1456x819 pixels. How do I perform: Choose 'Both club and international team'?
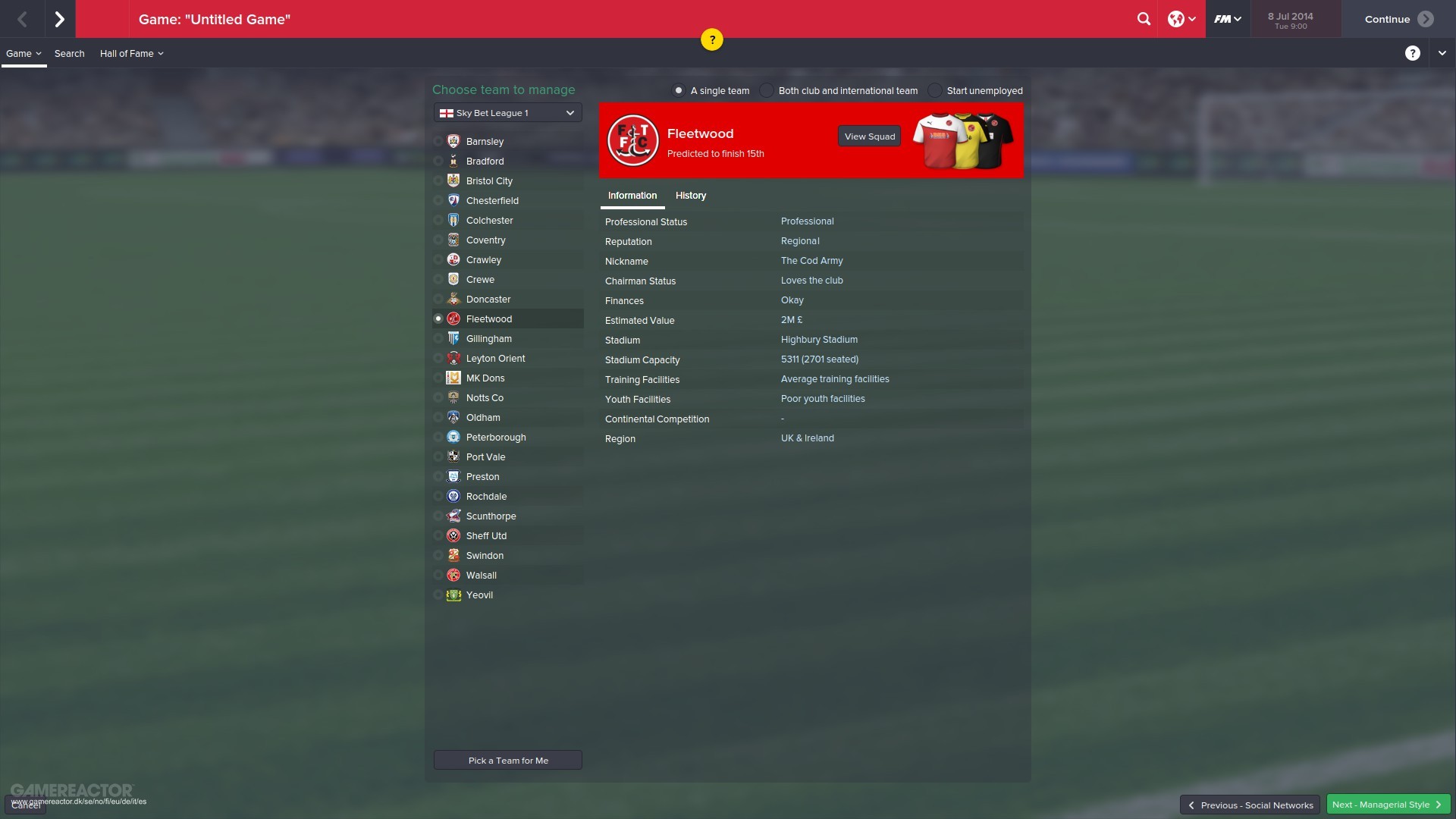click(767, 90)
